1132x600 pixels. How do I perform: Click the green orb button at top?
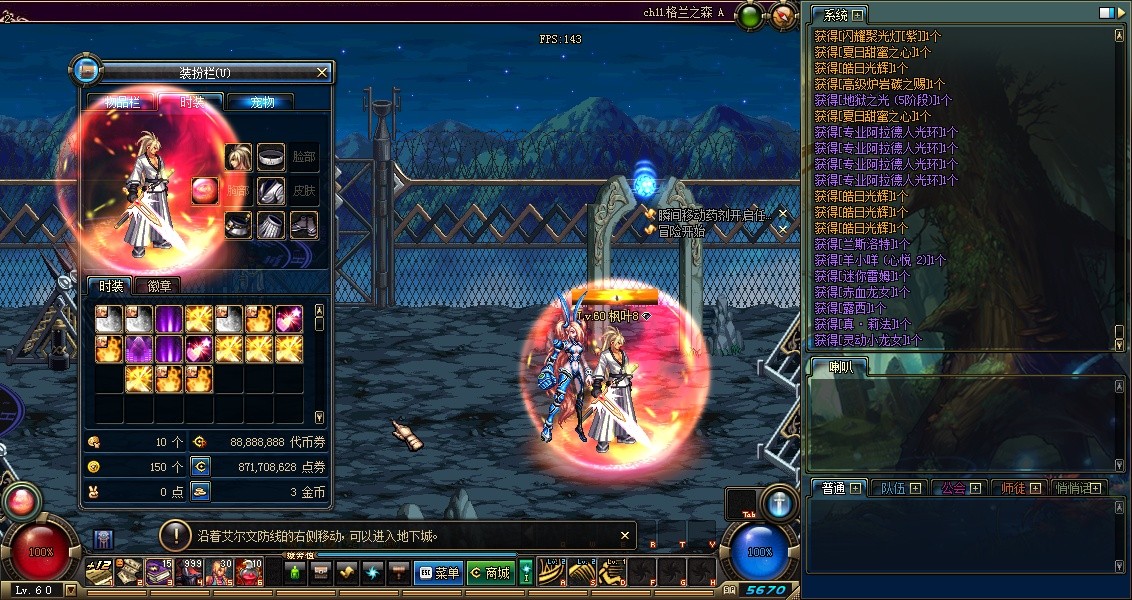click(749, 15)
